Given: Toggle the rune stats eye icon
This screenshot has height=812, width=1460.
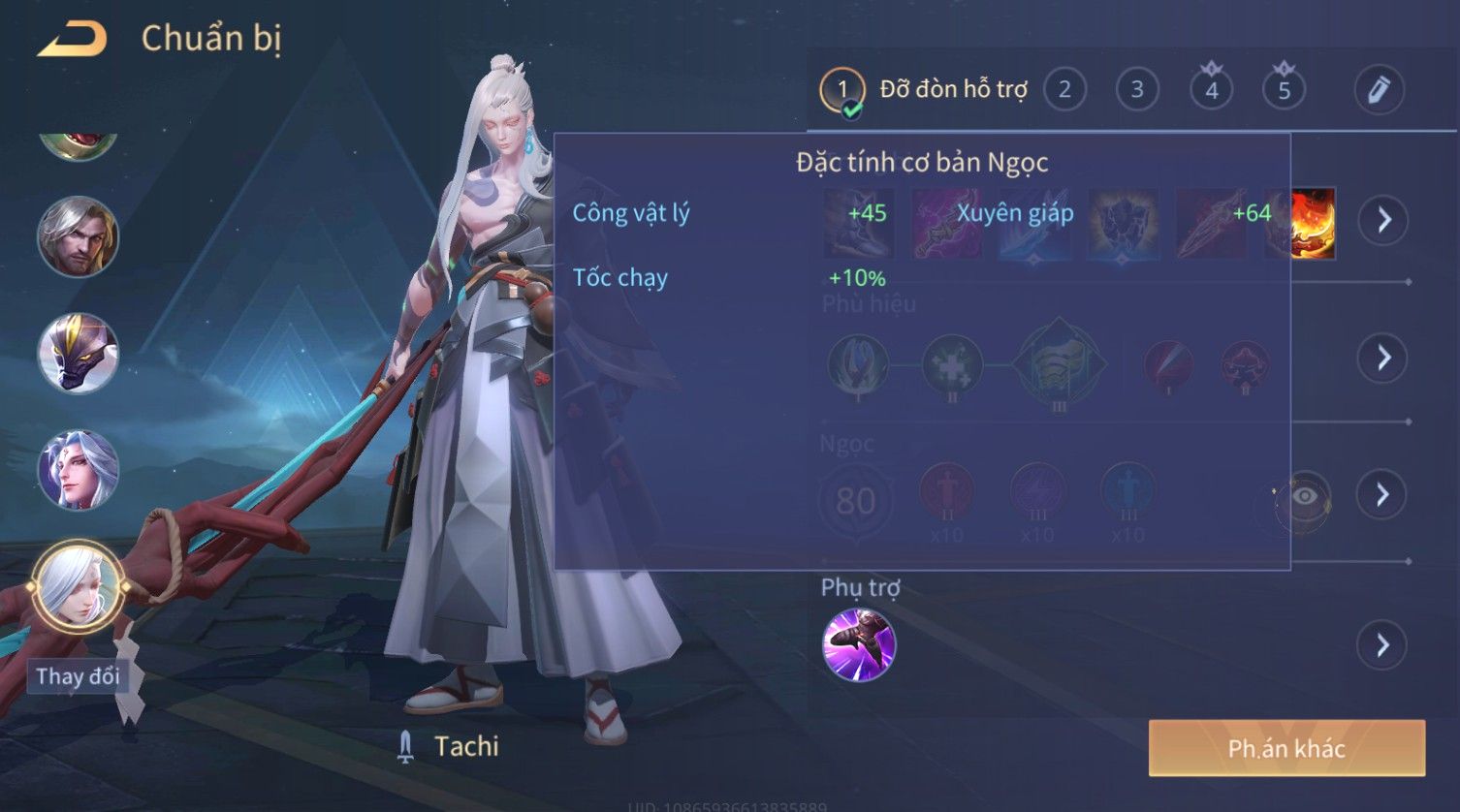Looking at the screenshot, I should pos(1305,497).
